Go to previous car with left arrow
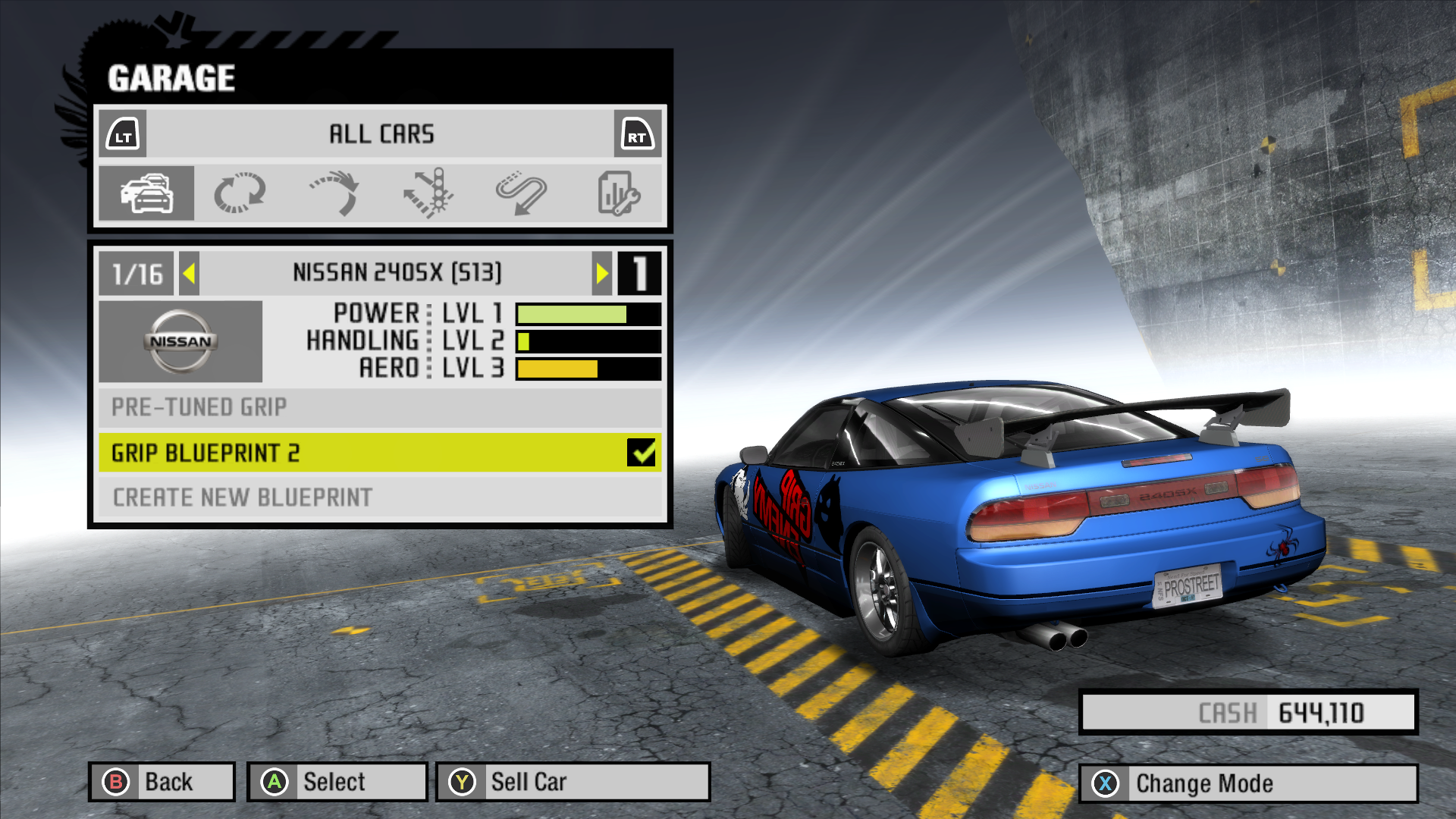This screenshot has width=1456, height=819. [190, 273]
